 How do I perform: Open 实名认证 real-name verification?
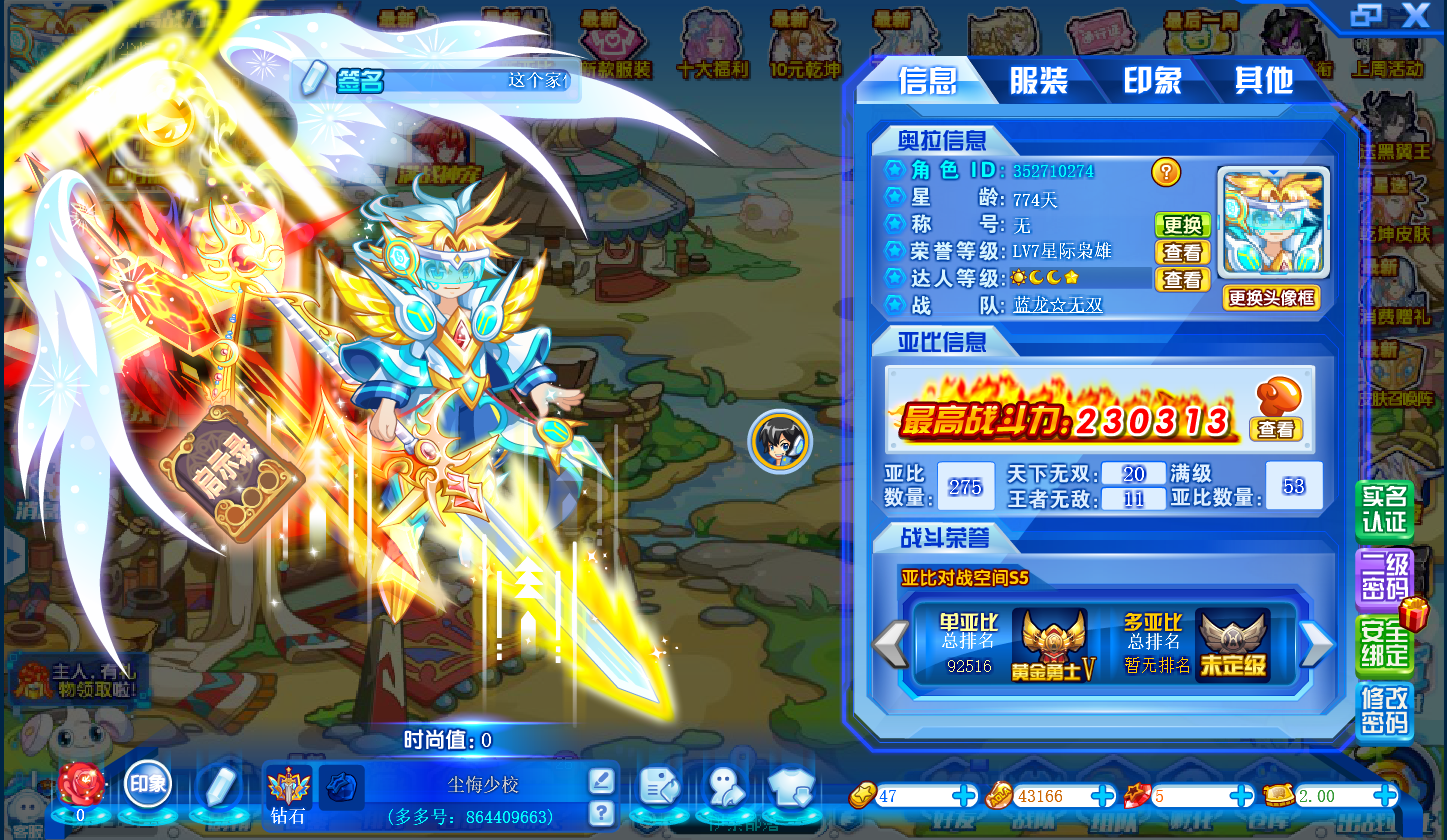1384,510
